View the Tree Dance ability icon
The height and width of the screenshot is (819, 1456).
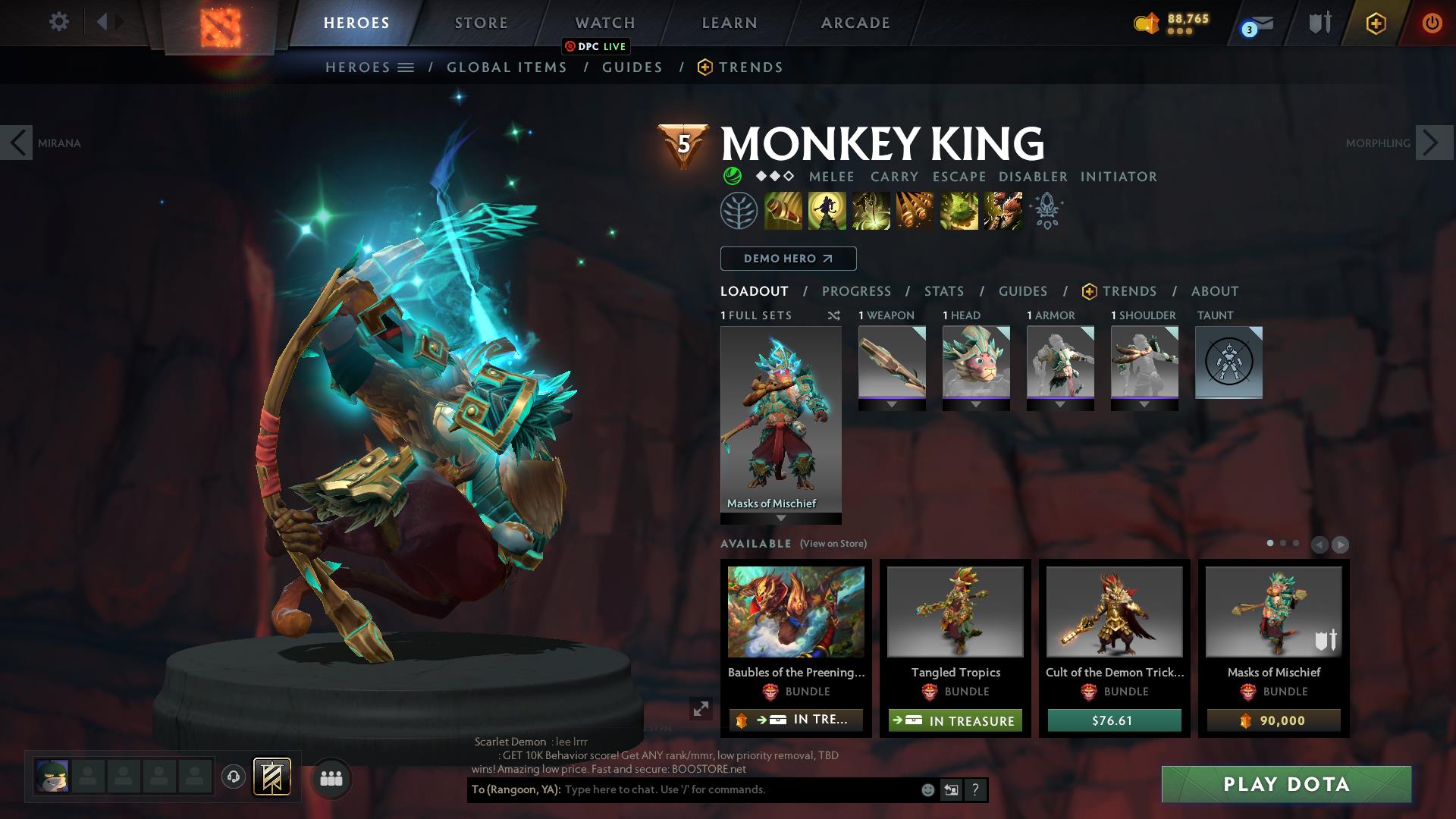click(827, 210)
